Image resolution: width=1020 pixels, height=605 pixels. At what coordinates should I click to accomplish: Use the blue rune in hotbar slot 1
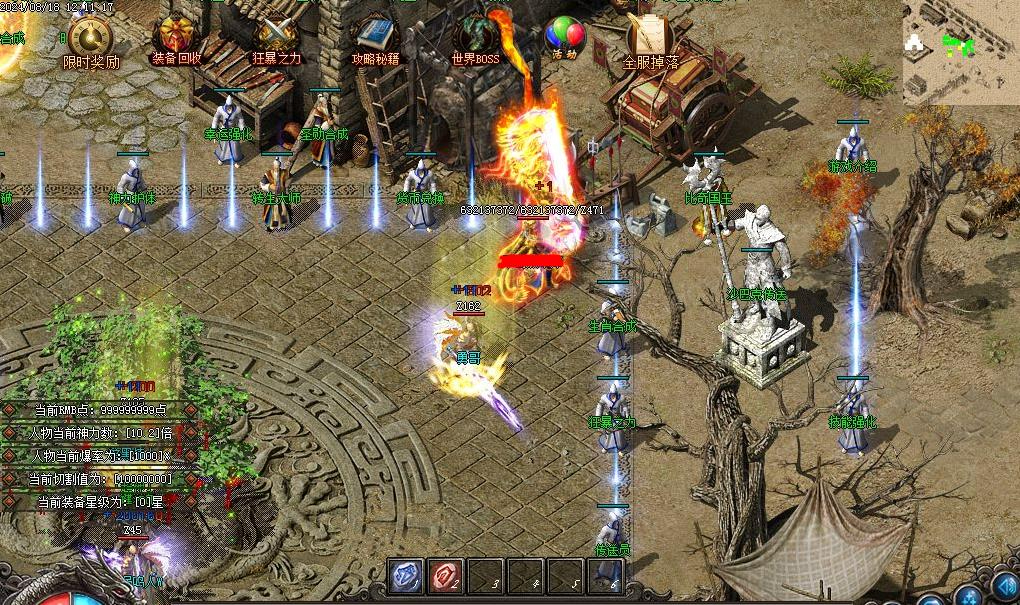405,577
